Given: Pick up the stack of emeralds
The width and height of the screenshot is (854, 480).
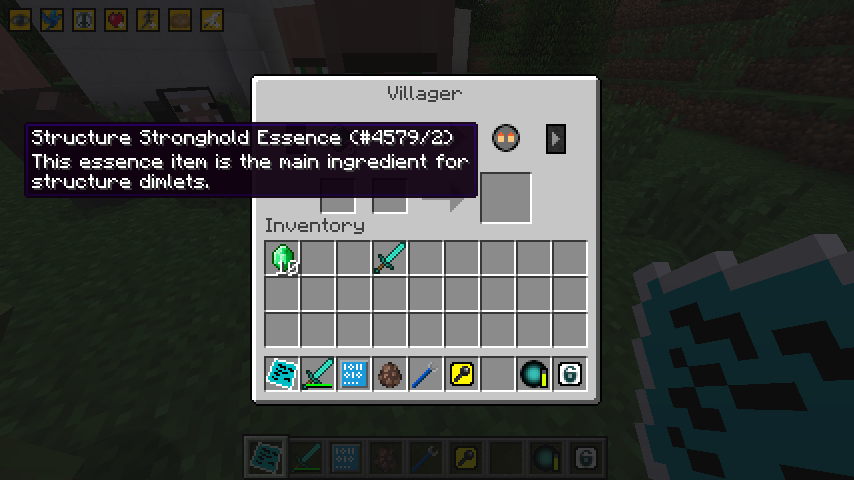Looking at the screenshot, I should [x=282, y=259].
